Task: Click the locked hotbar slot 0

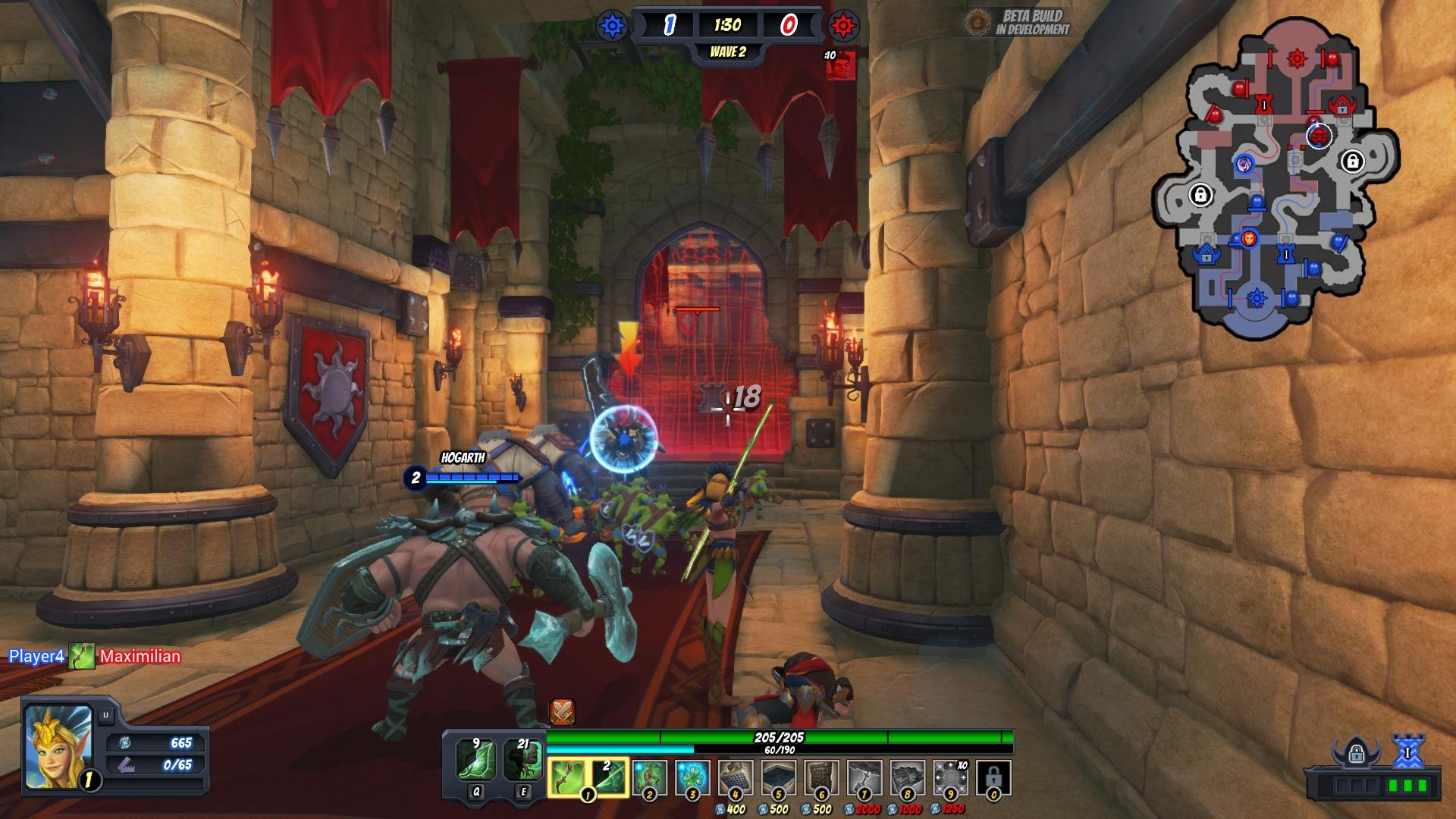Action: (x=993, y=777)
